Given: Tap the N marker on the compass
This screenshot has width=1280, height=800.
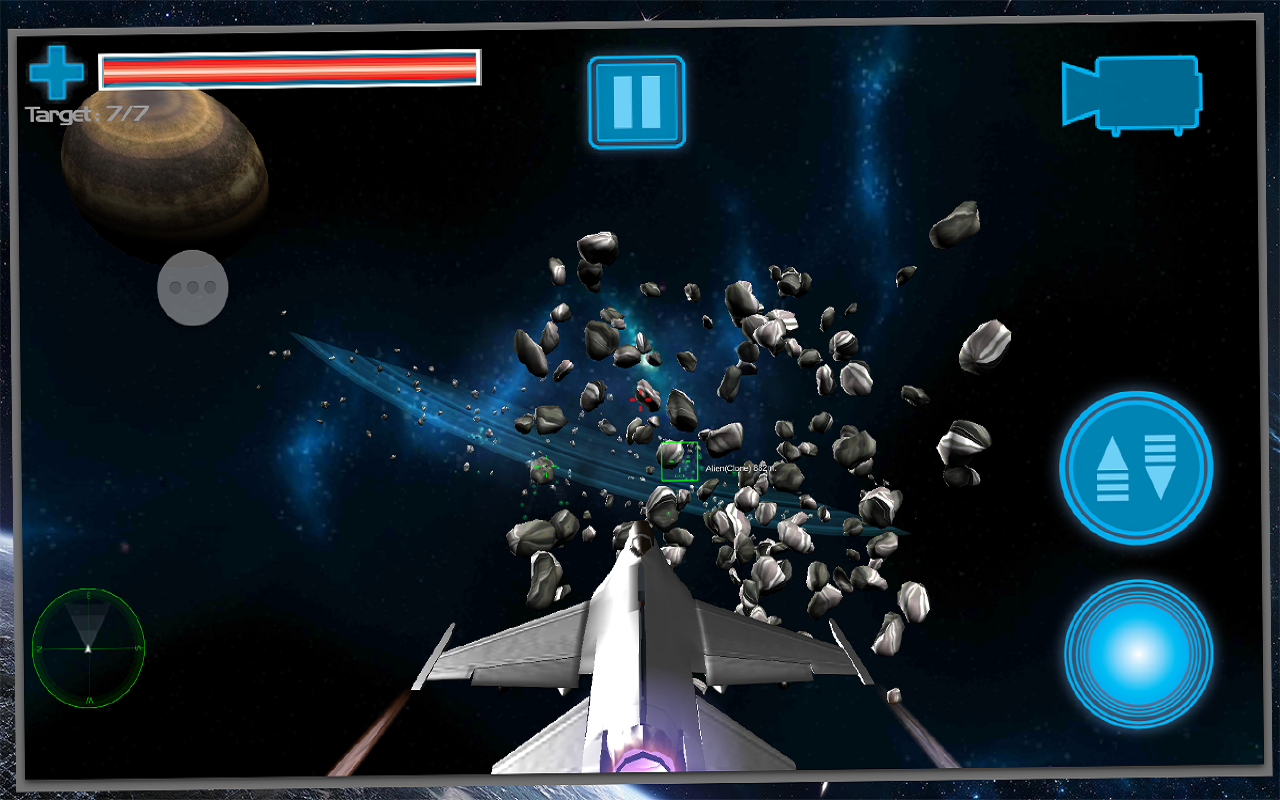Looking at the screenshot, I should (x=39, y=647).
